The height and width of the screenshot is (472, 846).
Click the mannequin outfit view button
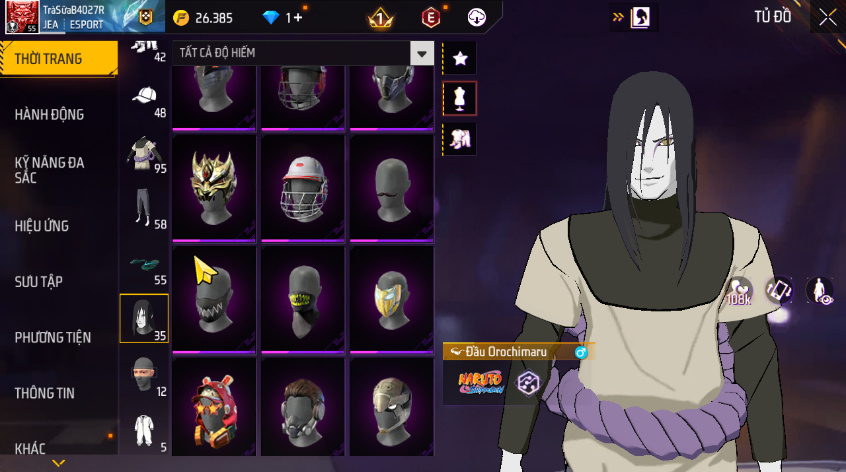[460, 98]
